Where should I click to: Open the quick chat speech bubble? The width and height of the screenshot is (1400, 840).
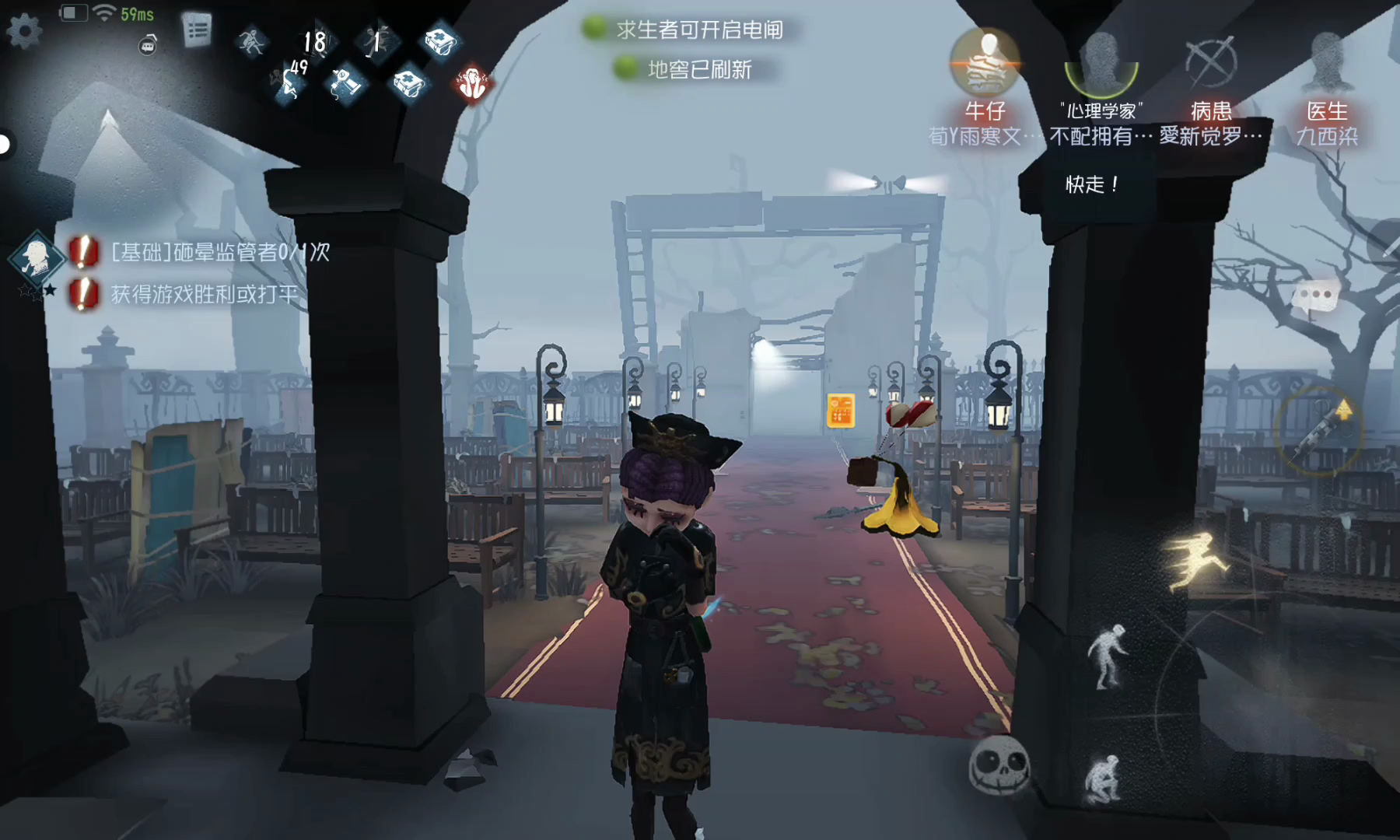(1314, 297)
